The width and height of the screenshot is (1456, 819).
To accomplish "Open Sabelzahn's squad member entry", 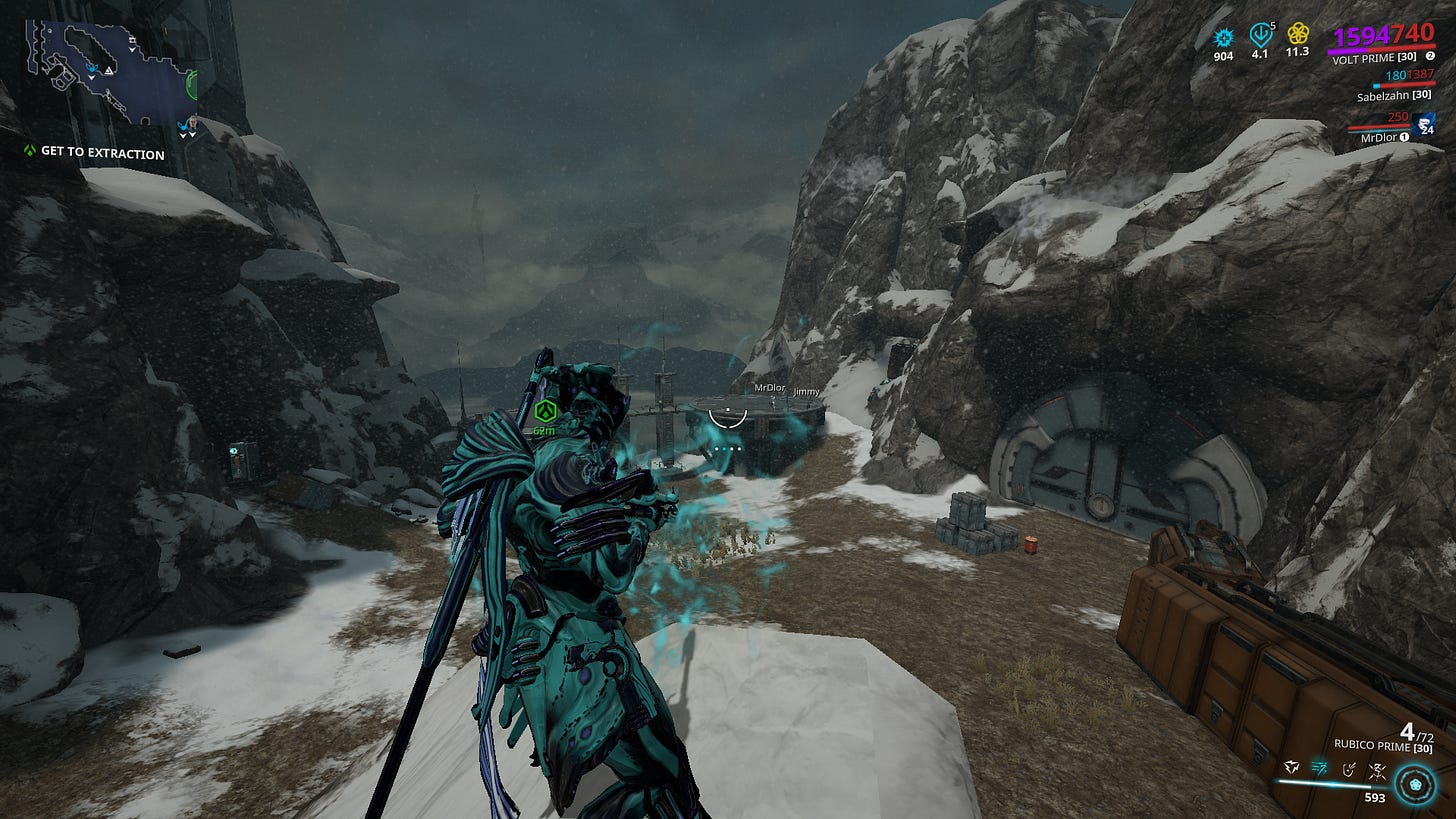I will coord(1393,96).
